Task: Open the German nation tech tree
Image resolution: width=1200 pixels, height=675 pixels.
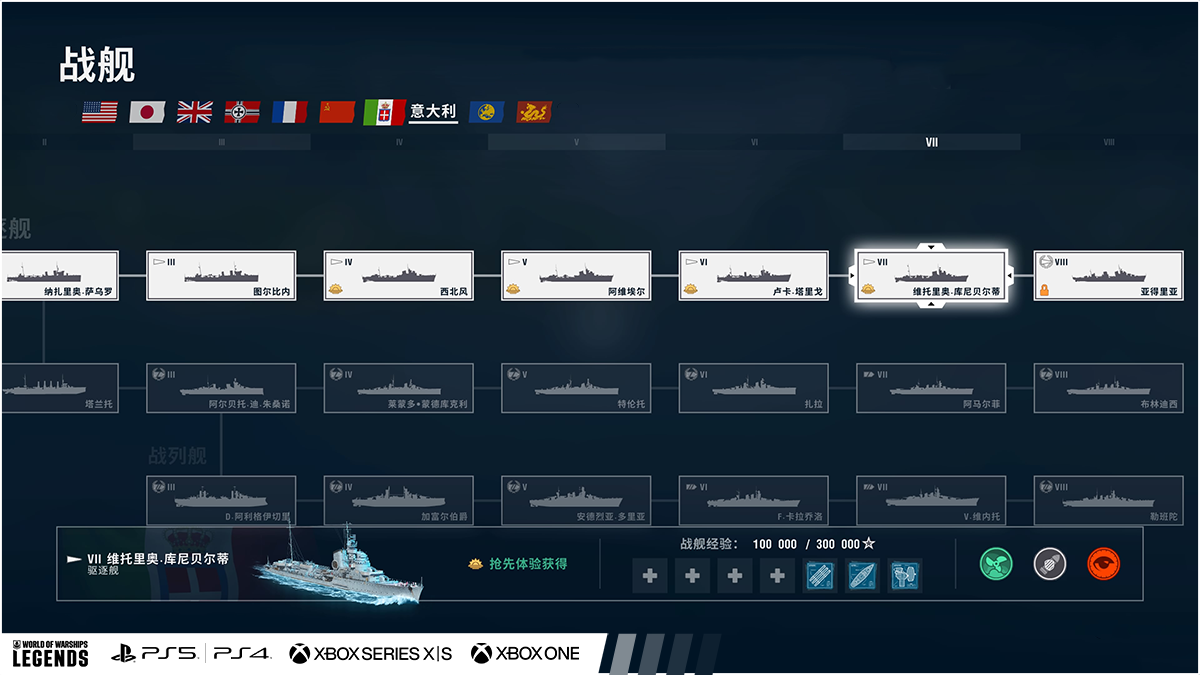Action: tap(242, 112)
